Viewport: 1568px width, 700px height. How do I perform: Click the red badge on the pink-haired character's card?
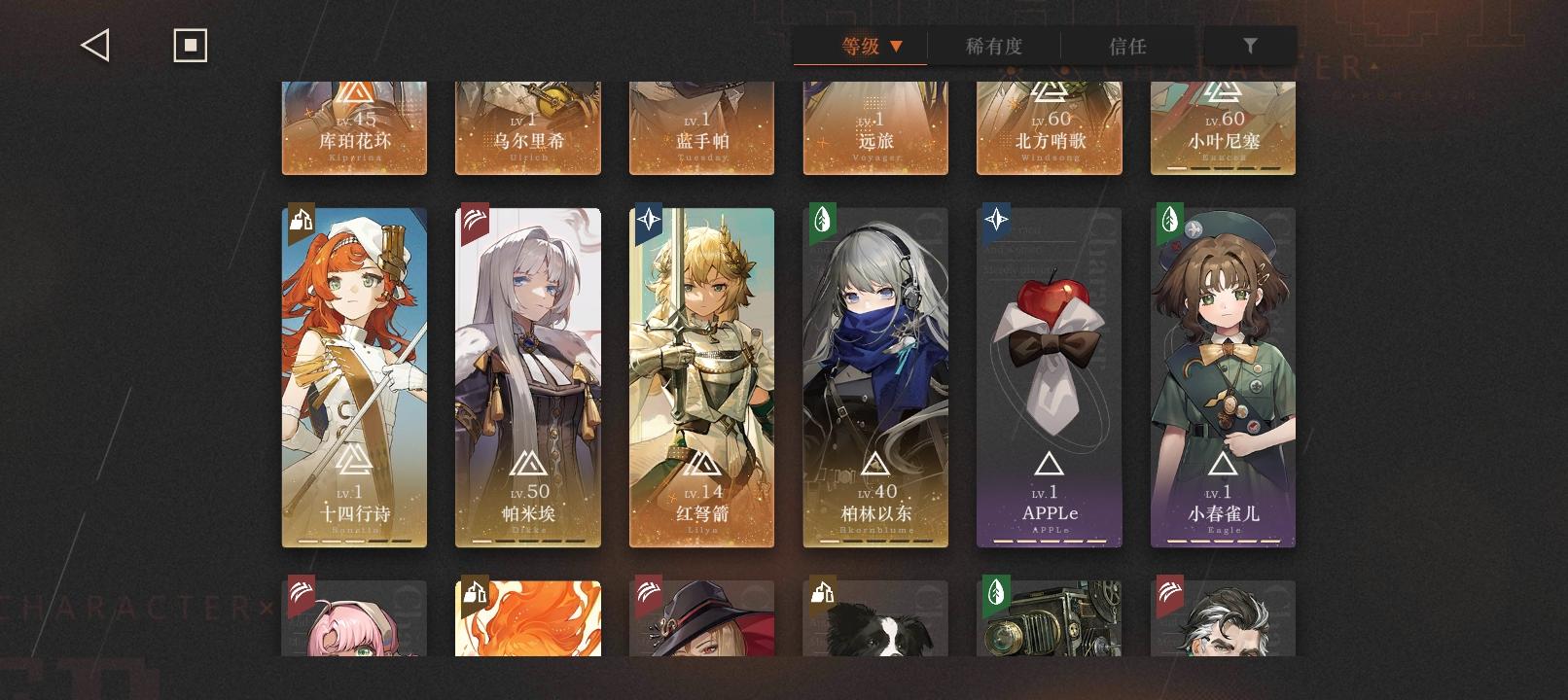pyautogui.click(x=301, y=593)
